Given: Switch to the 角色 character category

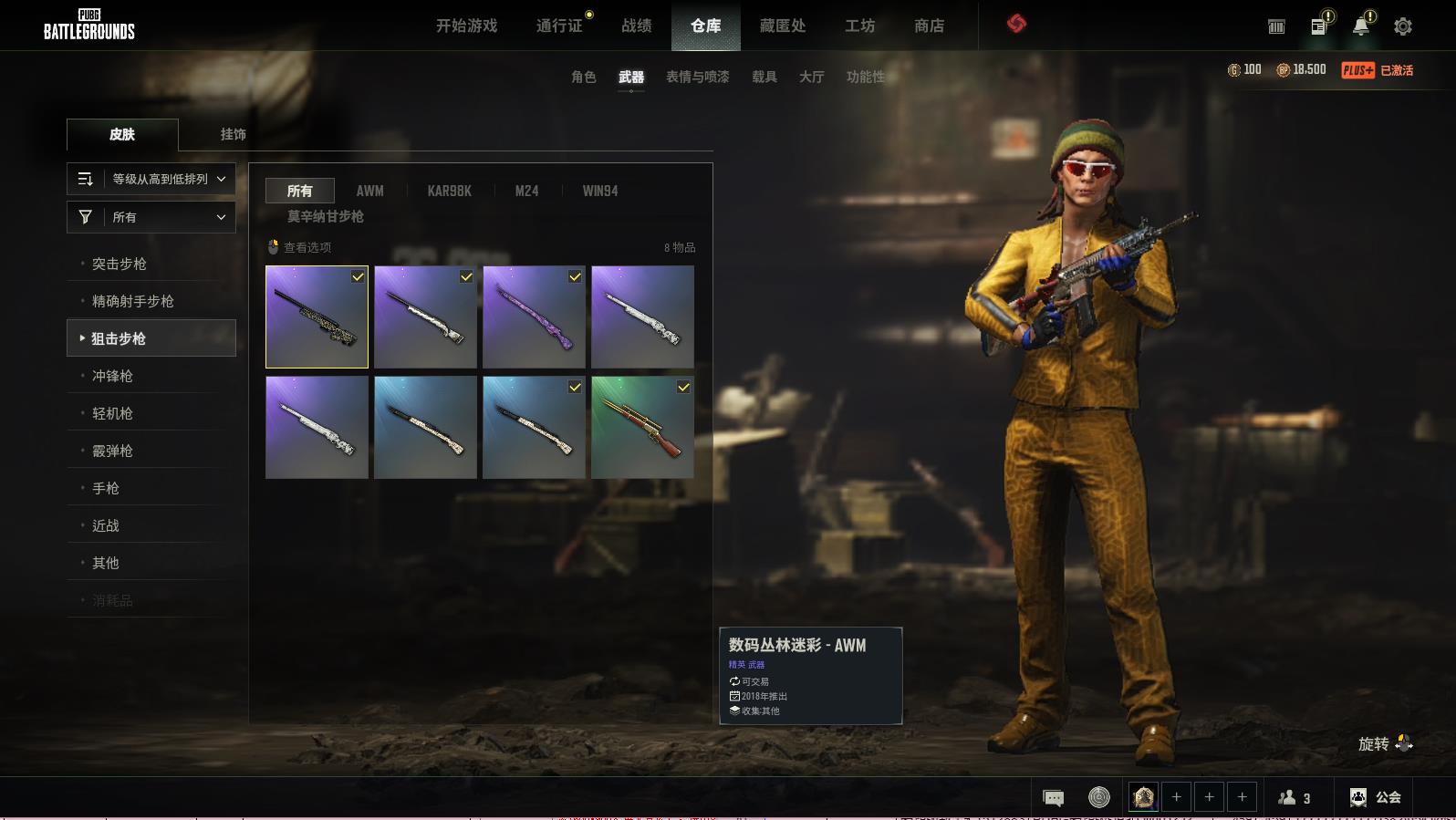Looking at the screenshot, I should point(583,77).
